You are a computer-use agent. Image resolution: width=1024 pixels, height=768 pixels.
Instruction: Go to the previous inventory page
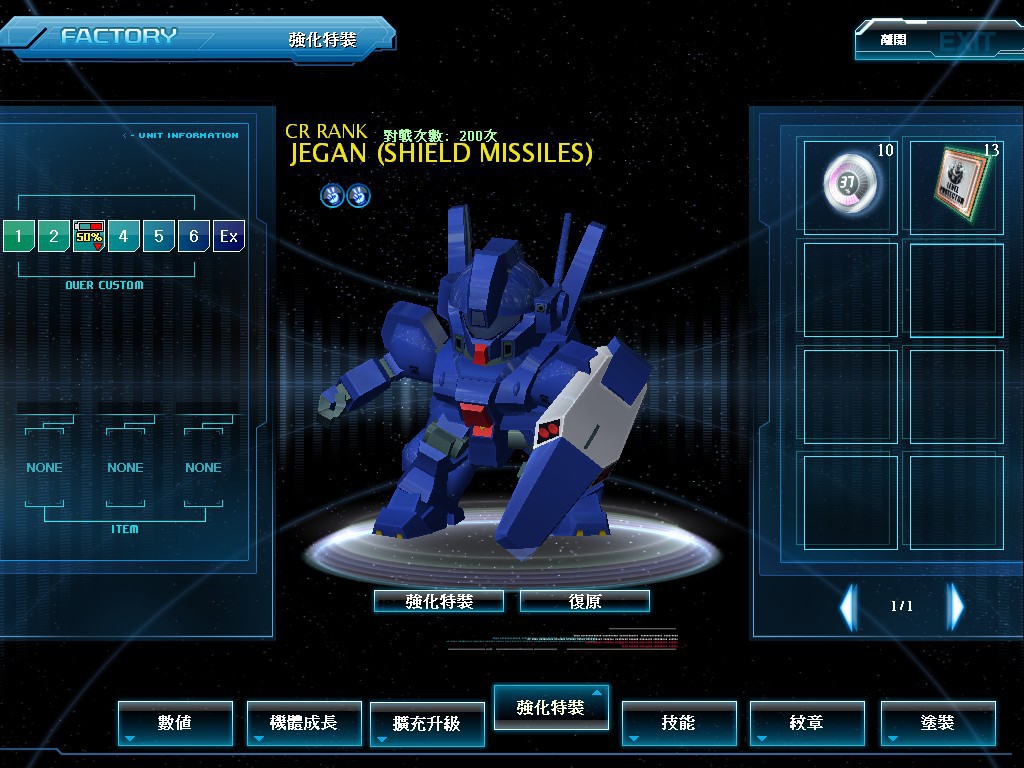coord(848,606)
